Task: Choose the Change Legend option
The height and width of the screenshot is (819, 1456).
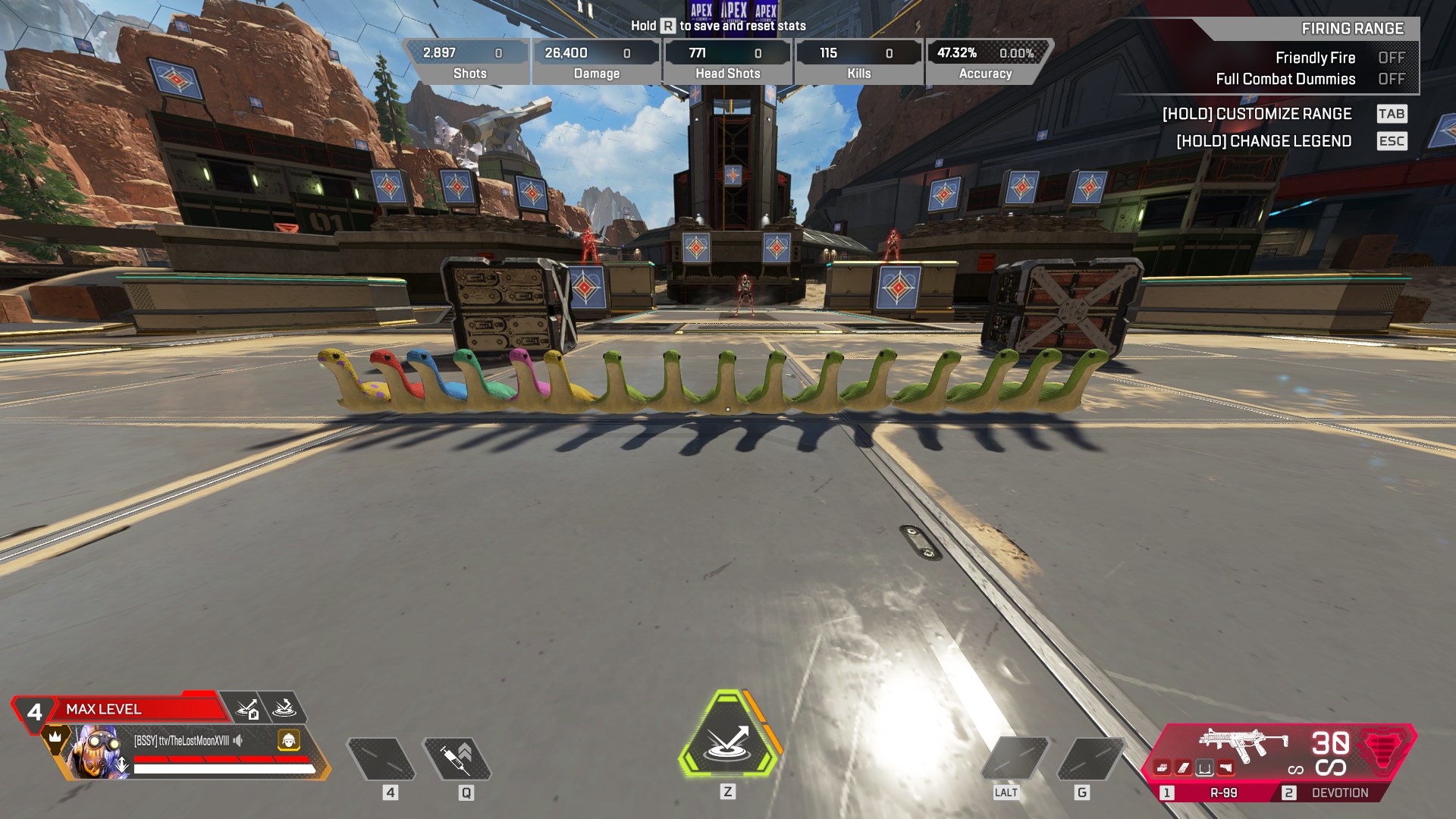Action: (1263, 141)
